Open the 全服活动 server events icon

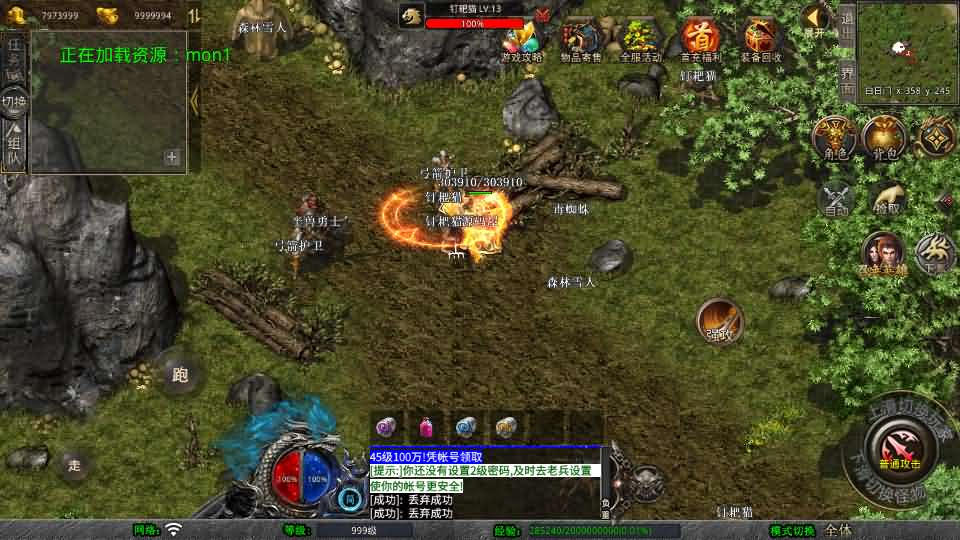[641, 42]
